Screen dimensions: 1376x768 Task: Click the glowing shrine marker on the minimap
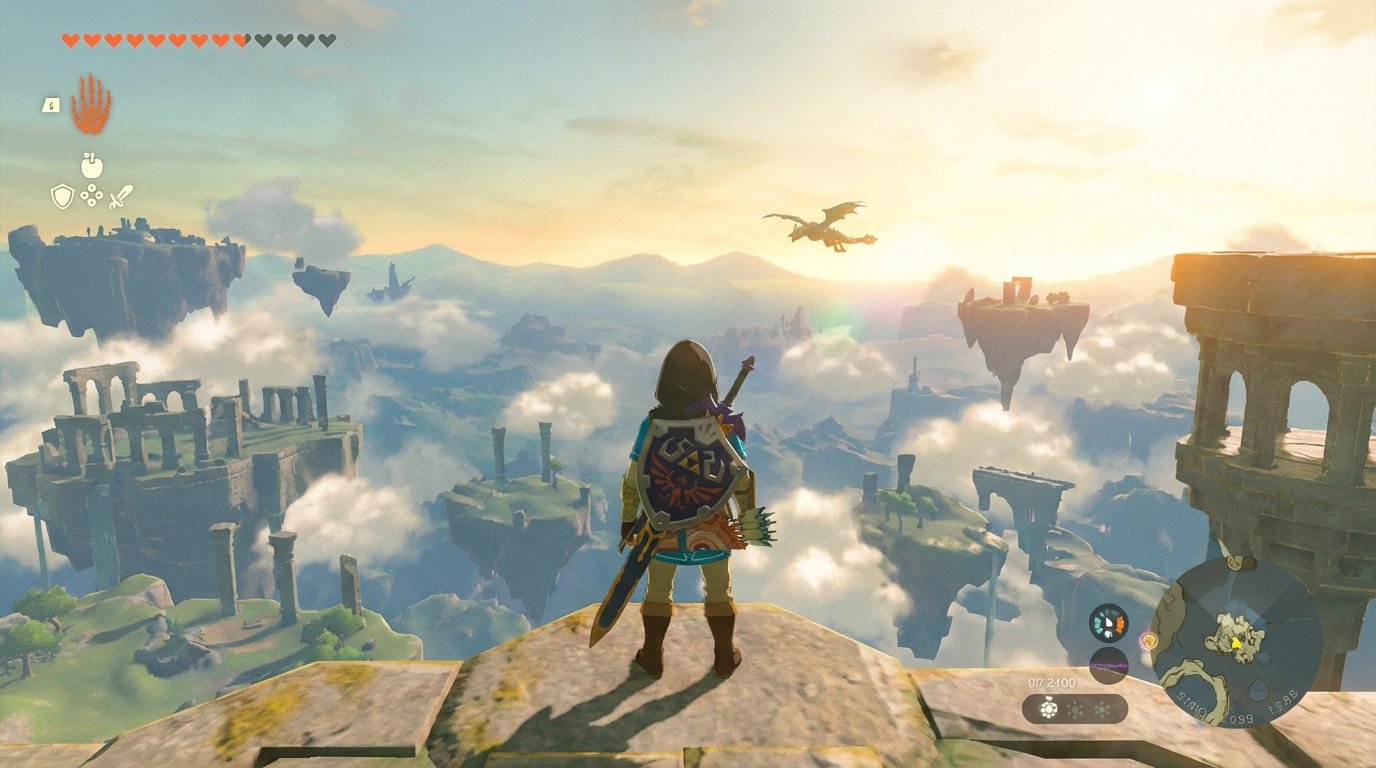tap(1150, 641)
